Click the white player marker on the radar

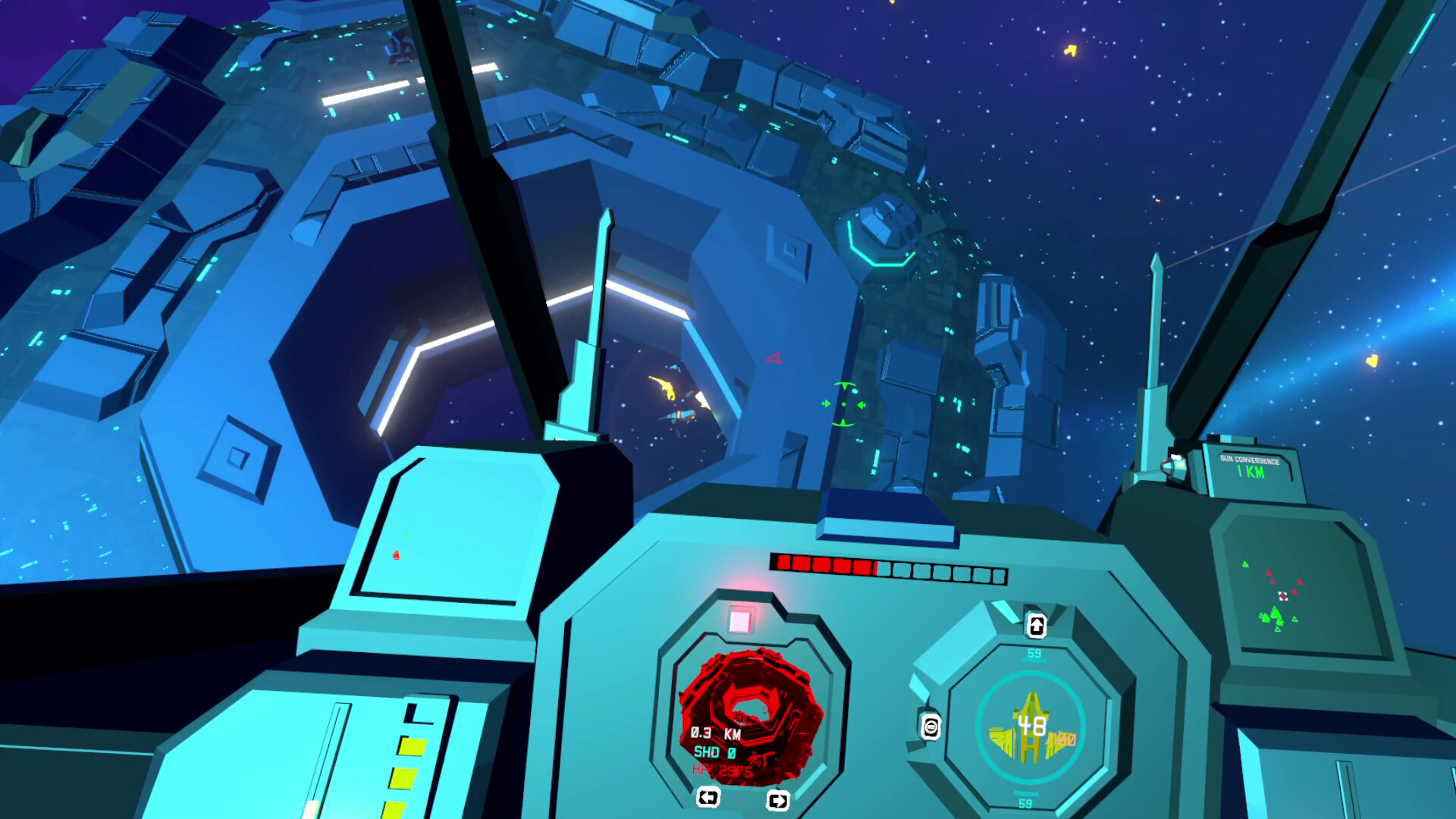point(1283,596)
